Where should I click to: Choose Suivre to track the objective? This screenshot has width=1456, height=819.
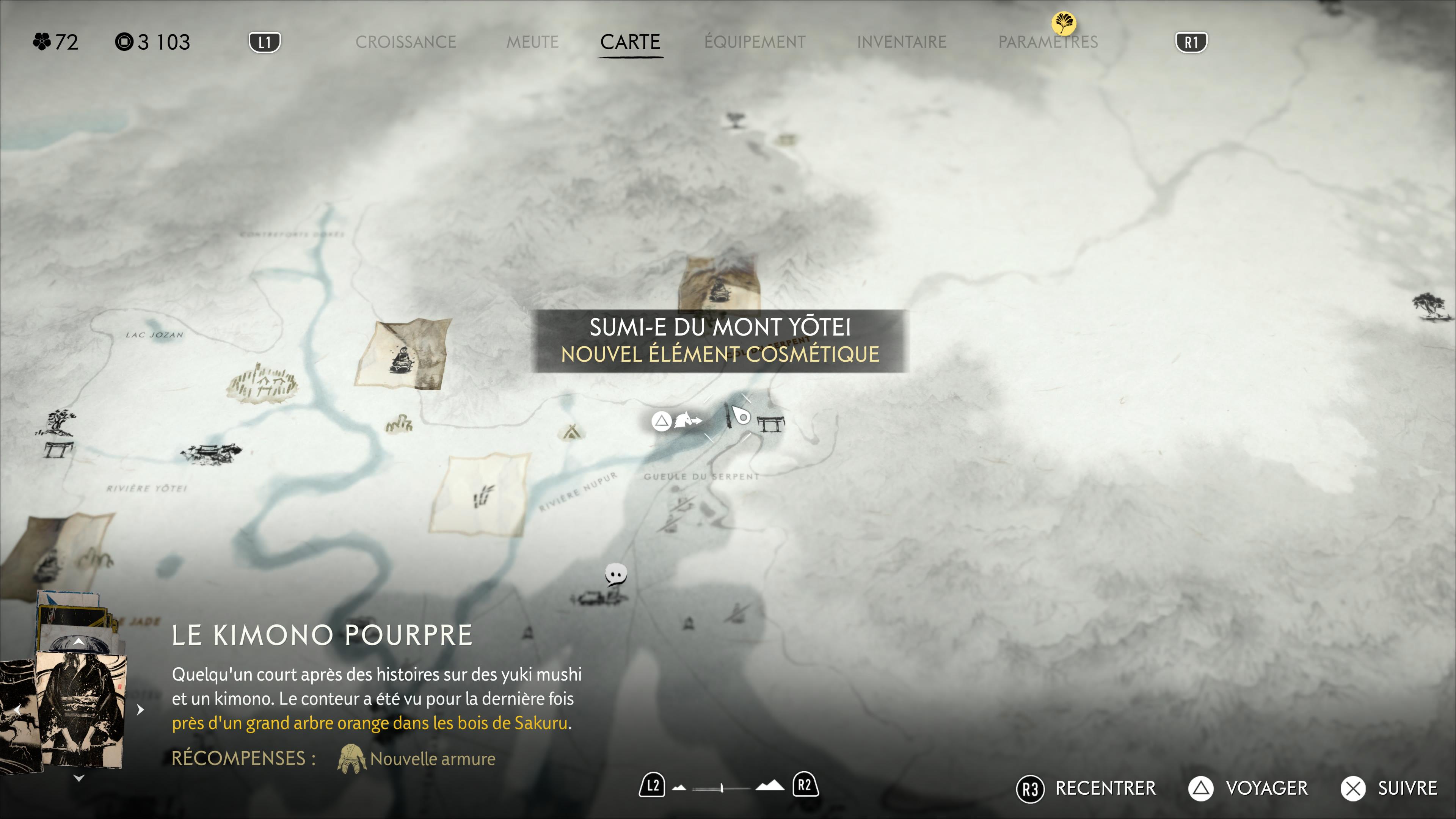tap(1389, 788)
